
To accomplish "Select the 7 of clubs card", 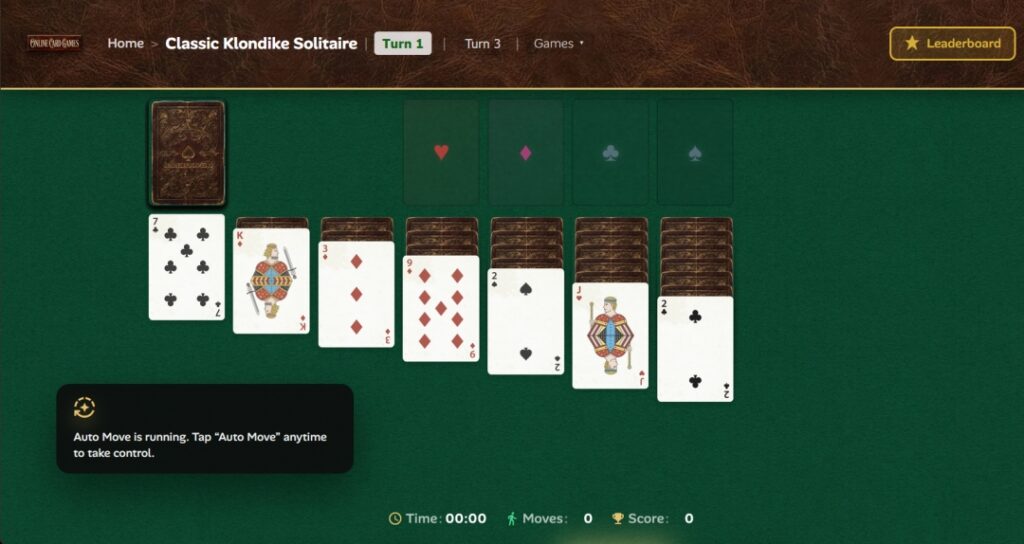I will pos(187,267).
